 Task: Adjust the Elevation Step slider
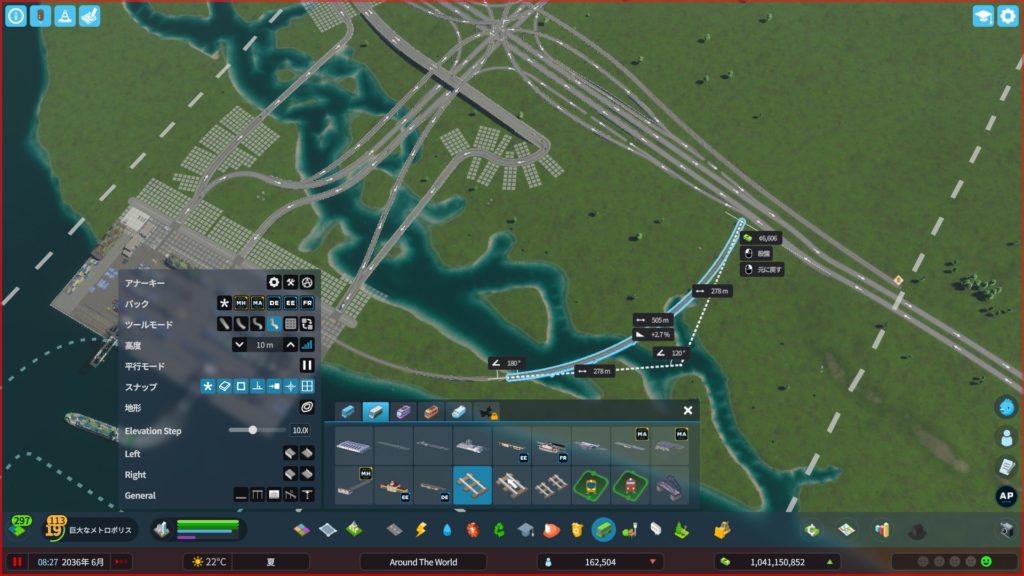pos(253,430)
